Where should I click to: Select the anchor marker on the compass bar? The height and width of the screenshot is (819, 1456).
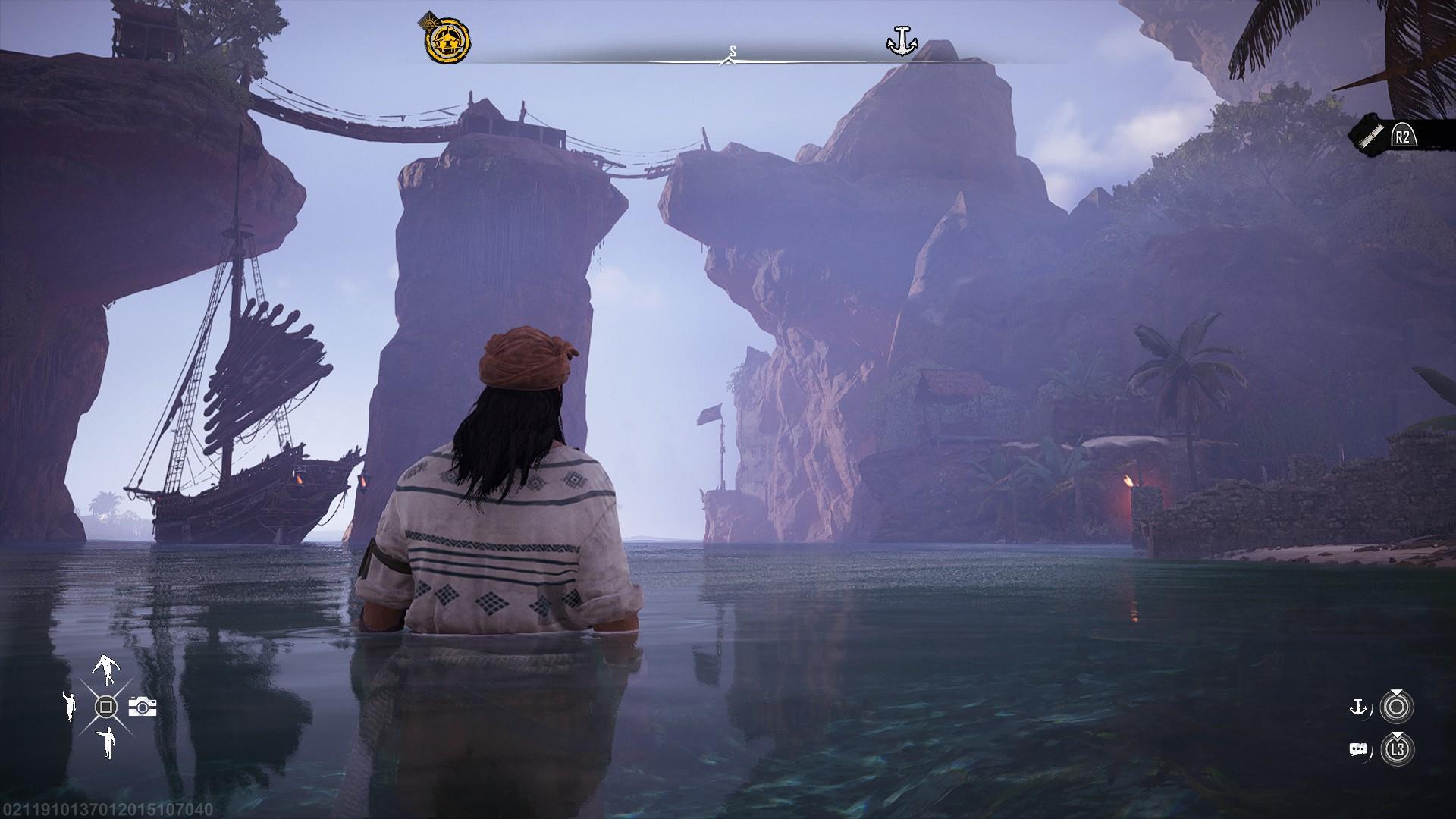(902, 40)
